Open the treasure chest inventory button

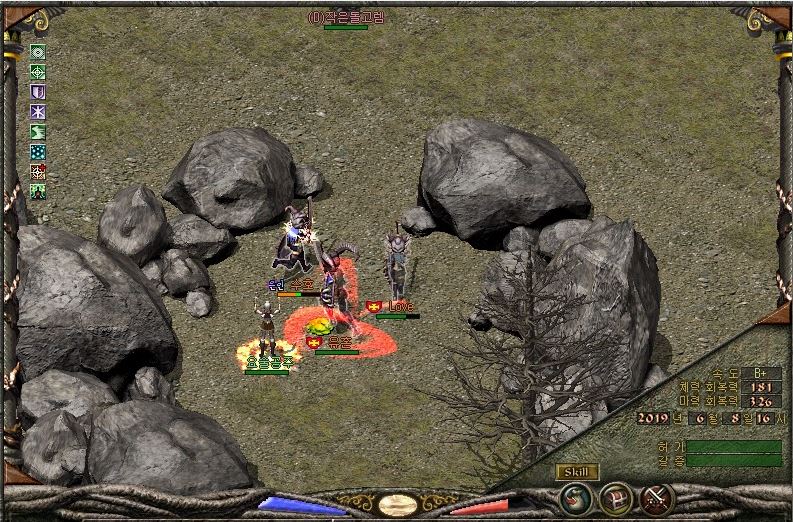click(615, 497)
